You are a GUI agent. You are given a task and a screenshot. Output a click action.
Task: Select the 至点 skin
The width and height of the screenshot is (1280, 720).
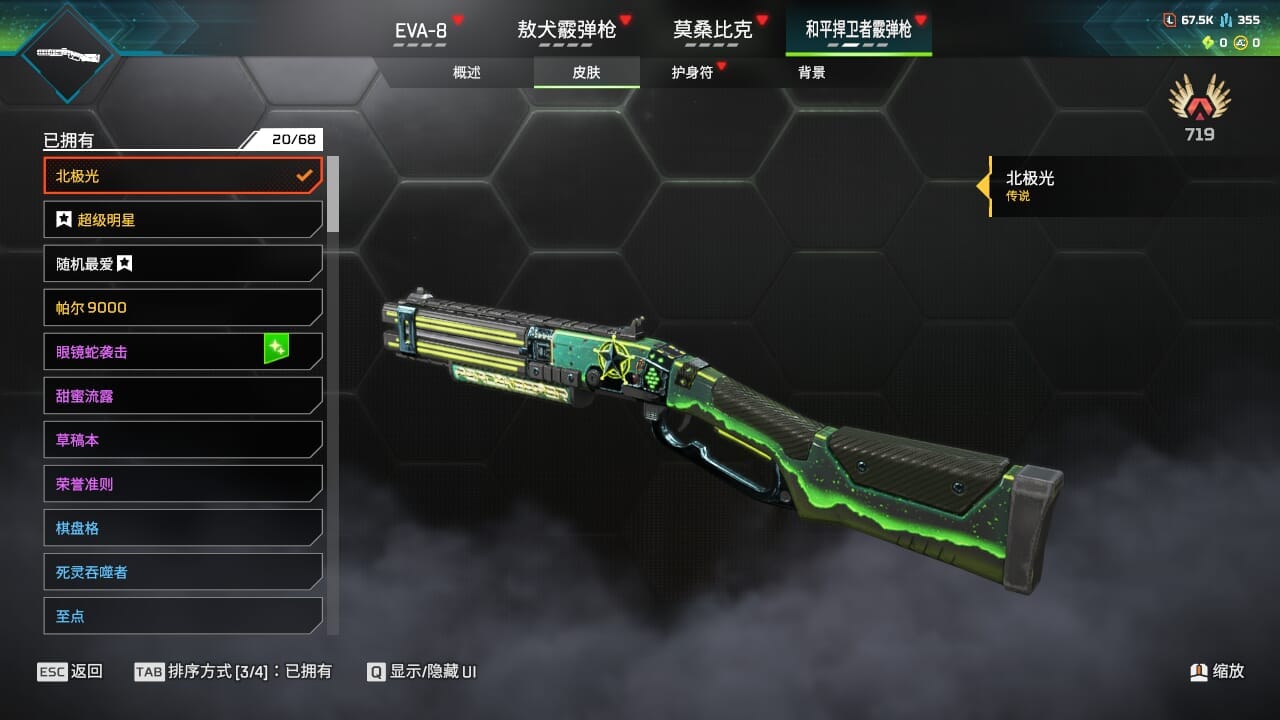pos(183,616)
